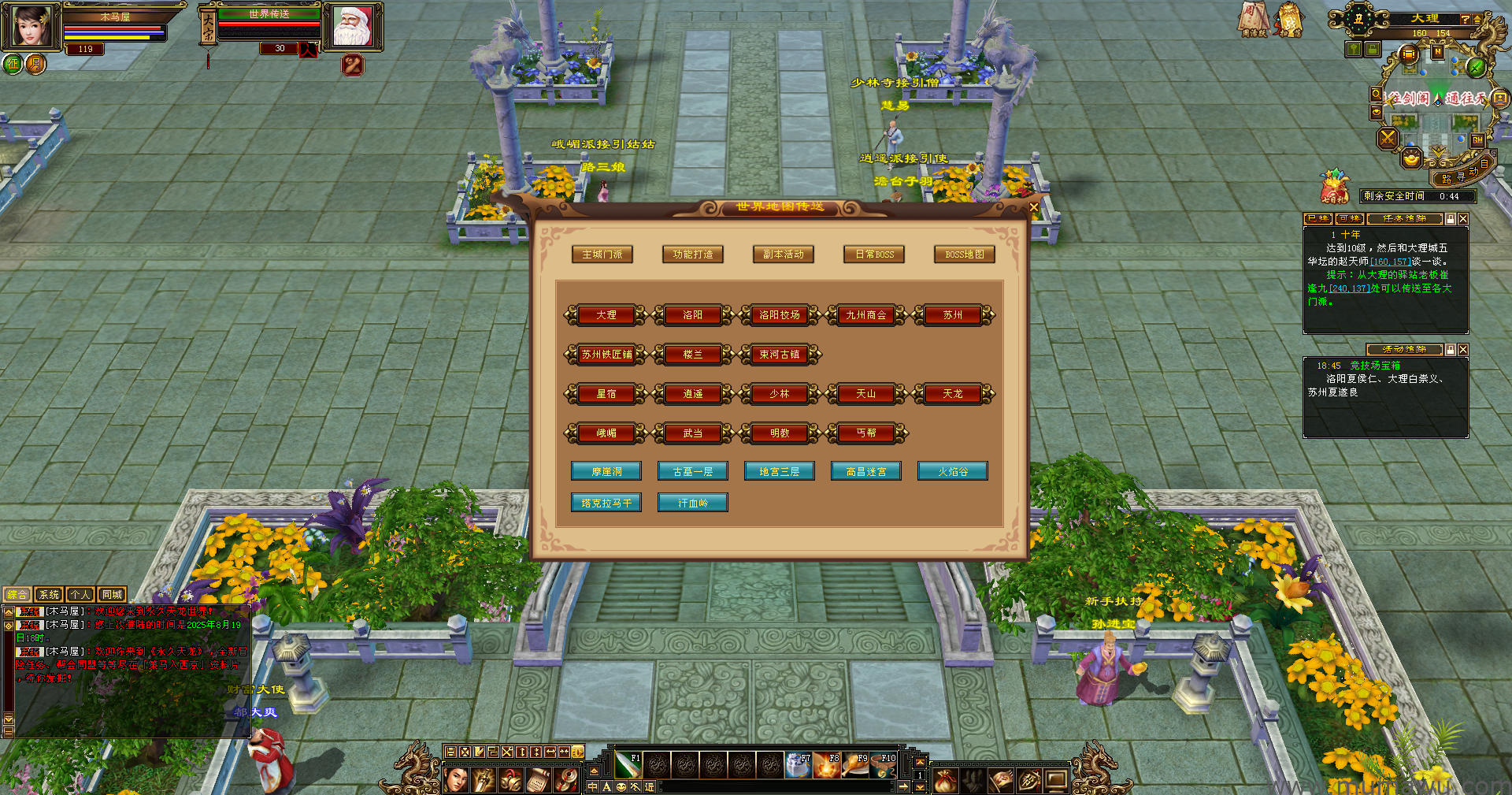Select the 丐帮 teleport button
This screenshot has height=795, width=1512.
pos(866,433)
